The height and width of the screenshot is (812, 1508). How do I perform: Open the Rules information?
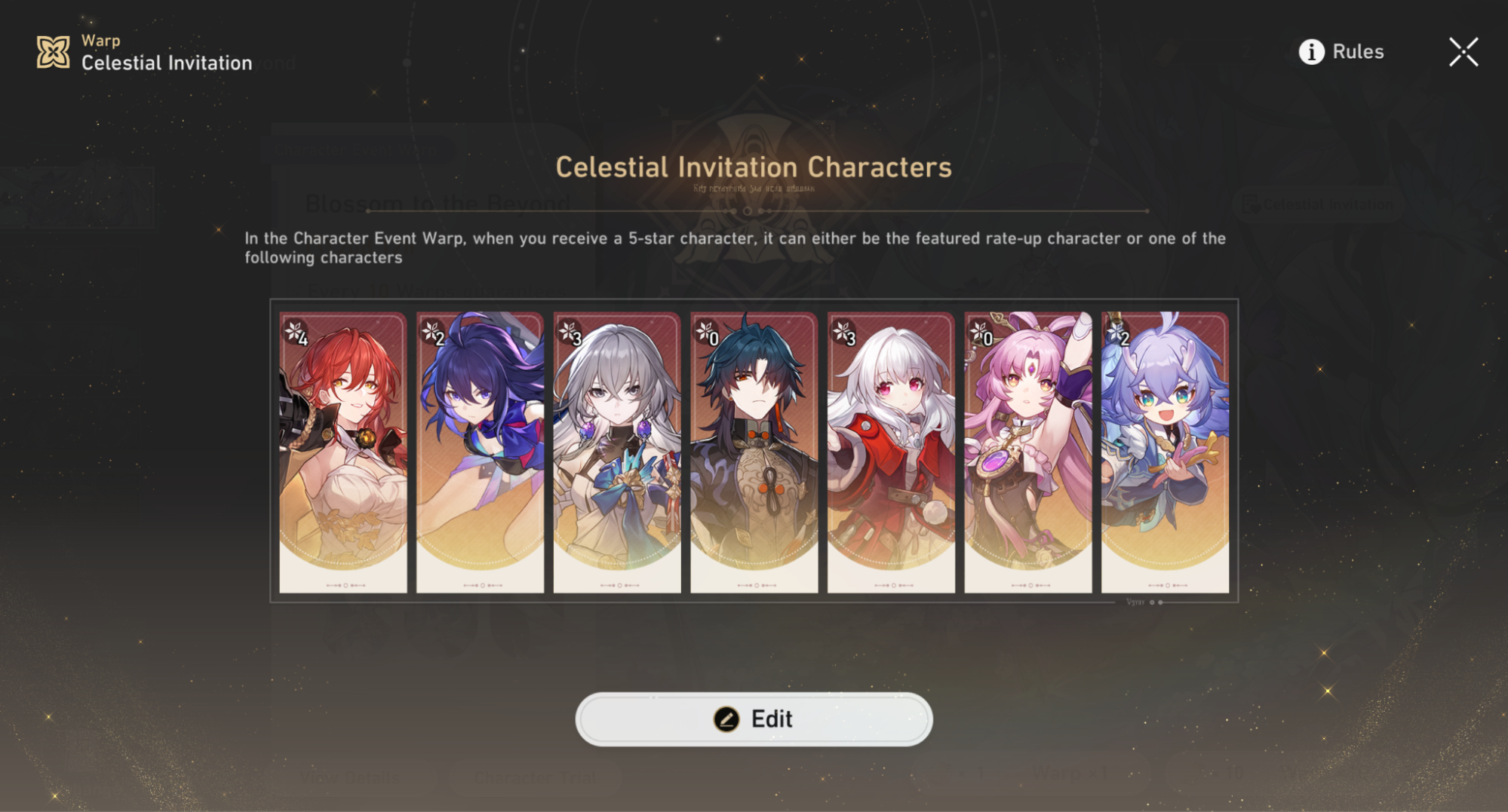1341,51
